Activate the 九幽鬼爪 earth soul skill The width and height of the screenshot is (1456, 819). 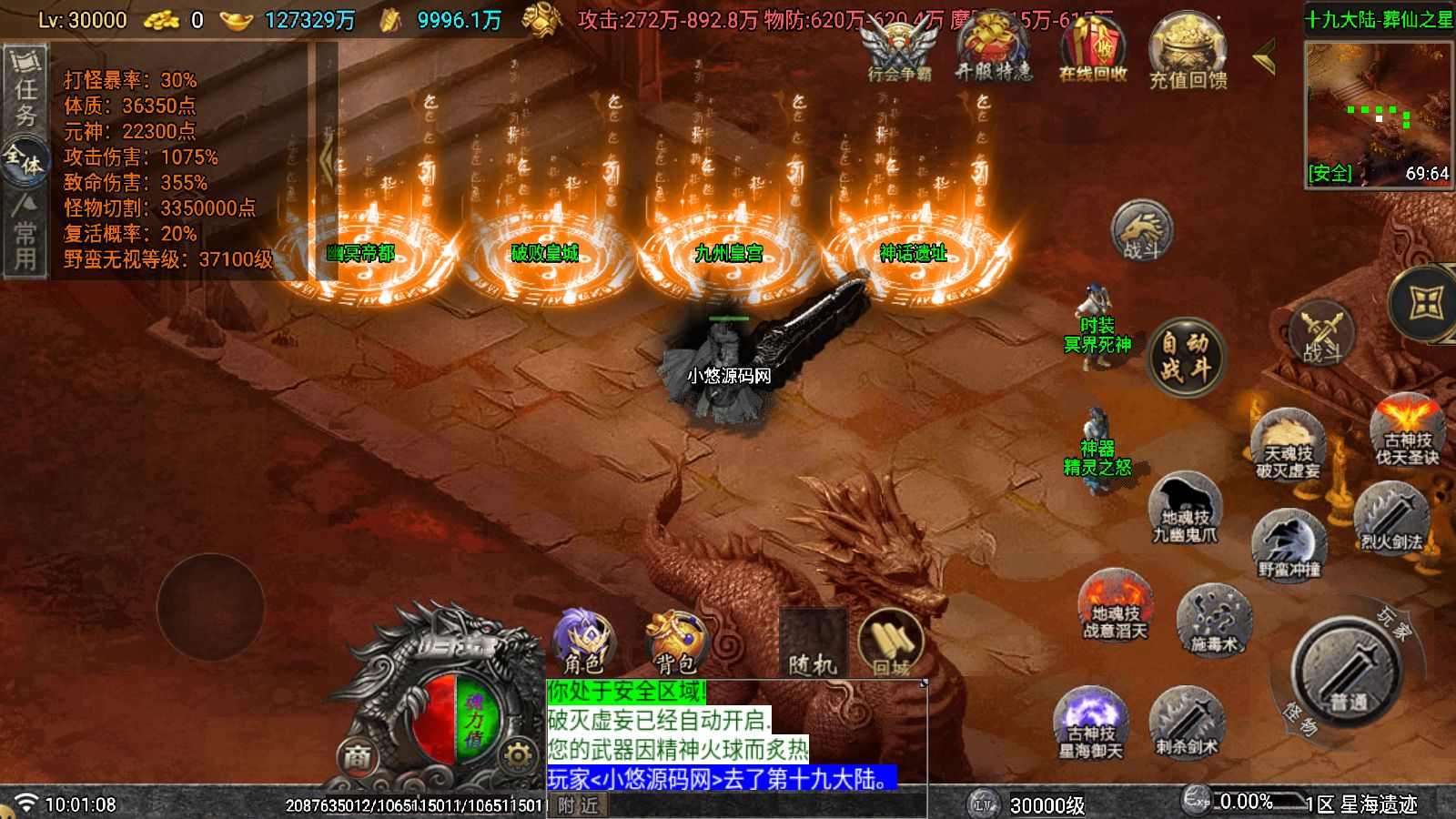coord(1185,511)
